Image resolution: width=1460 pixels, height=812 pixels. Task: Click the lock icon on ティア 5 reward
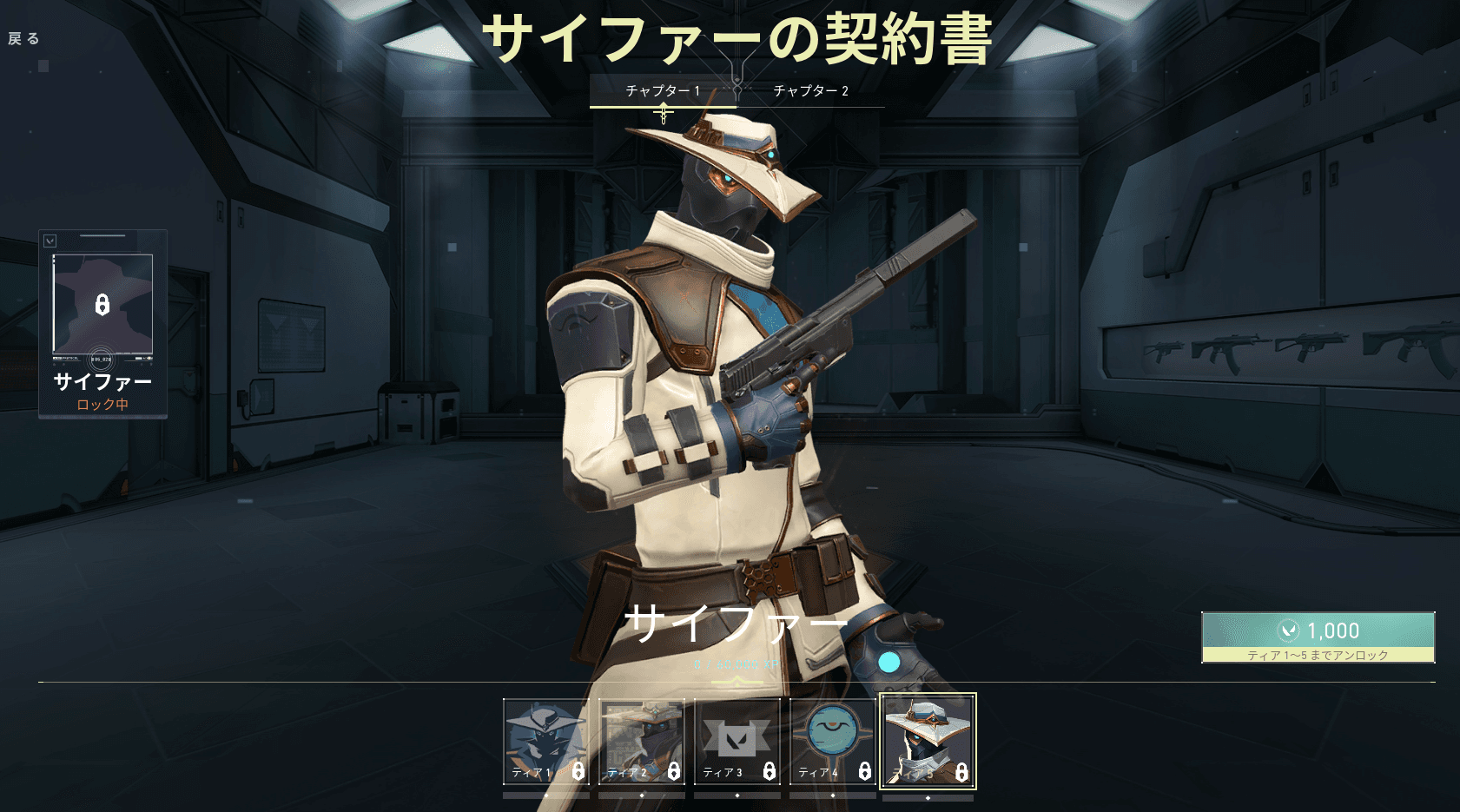coord(961,769)
